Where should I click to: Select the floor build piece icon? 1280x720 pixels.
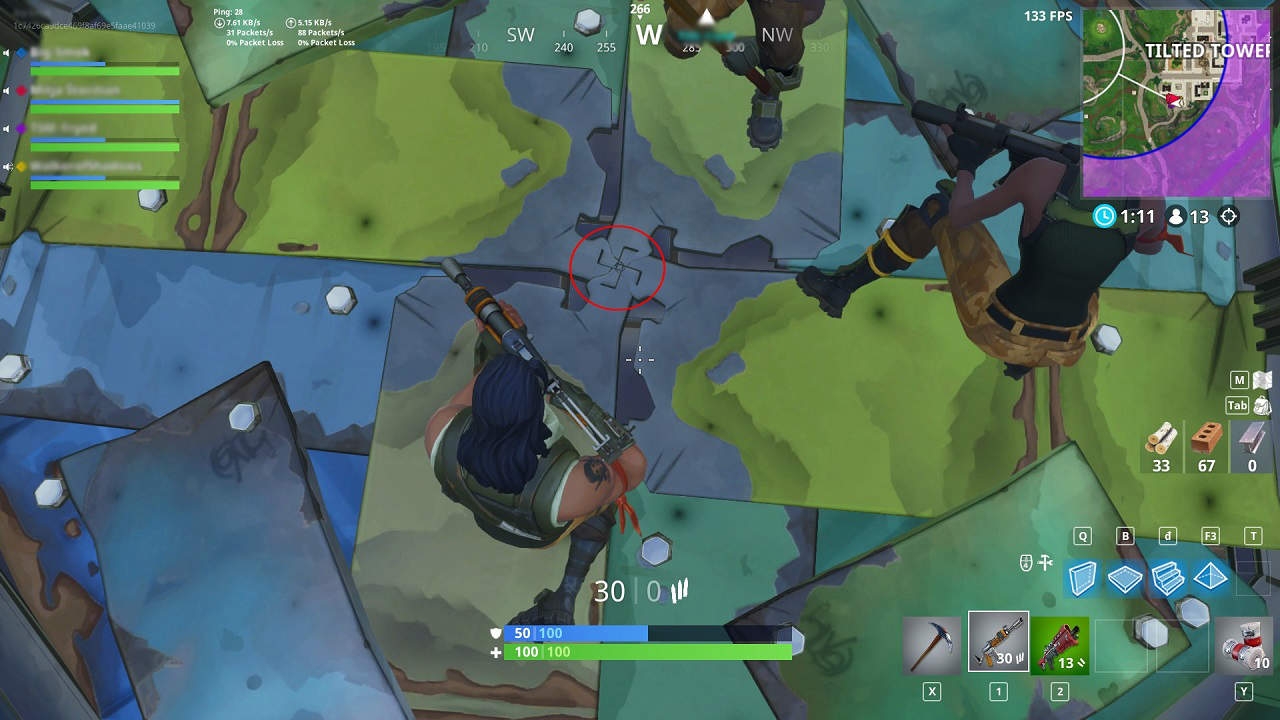coord(1124,578)
